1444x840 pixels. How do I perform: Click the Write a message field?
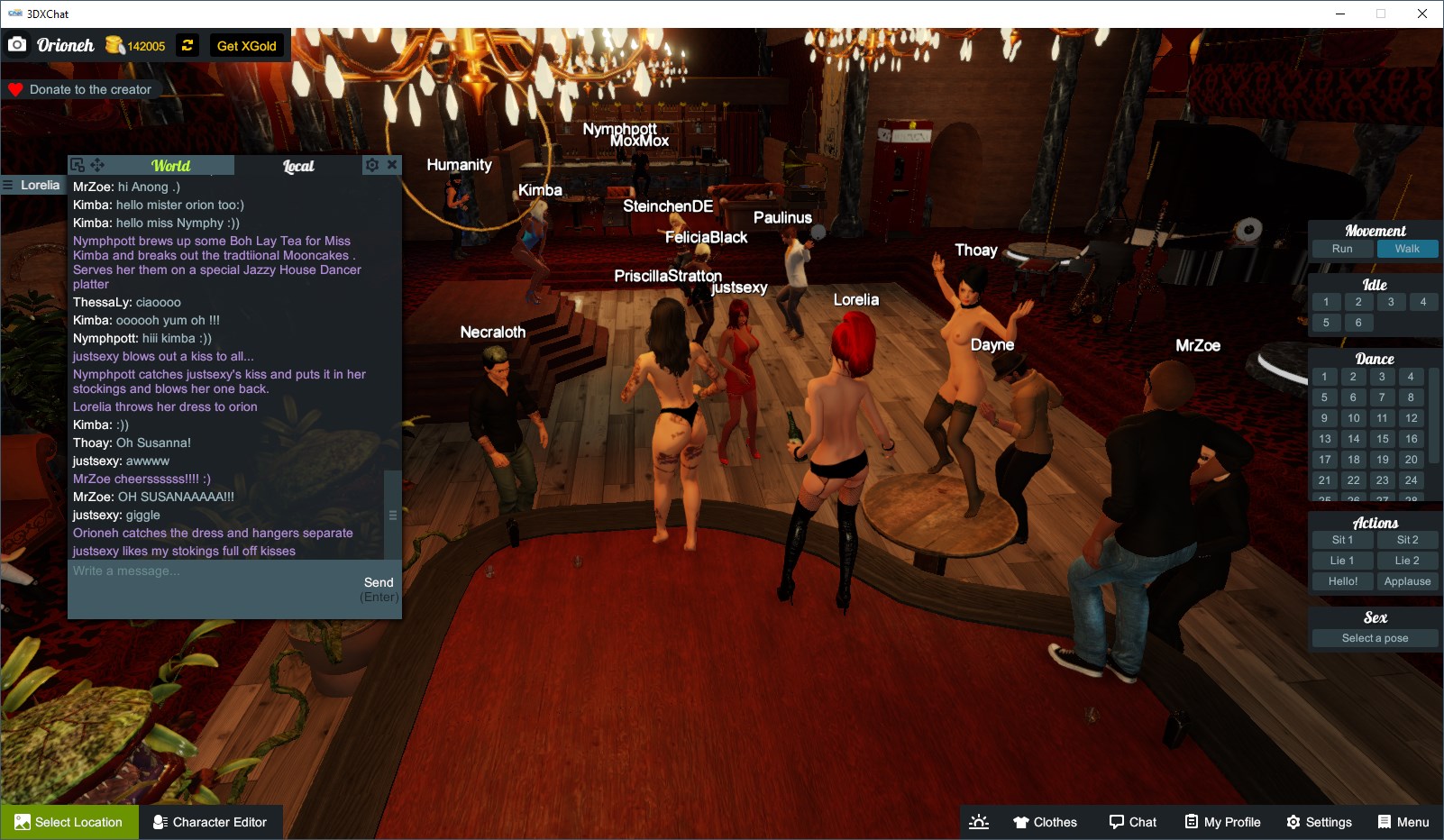(x=180, y=571)
